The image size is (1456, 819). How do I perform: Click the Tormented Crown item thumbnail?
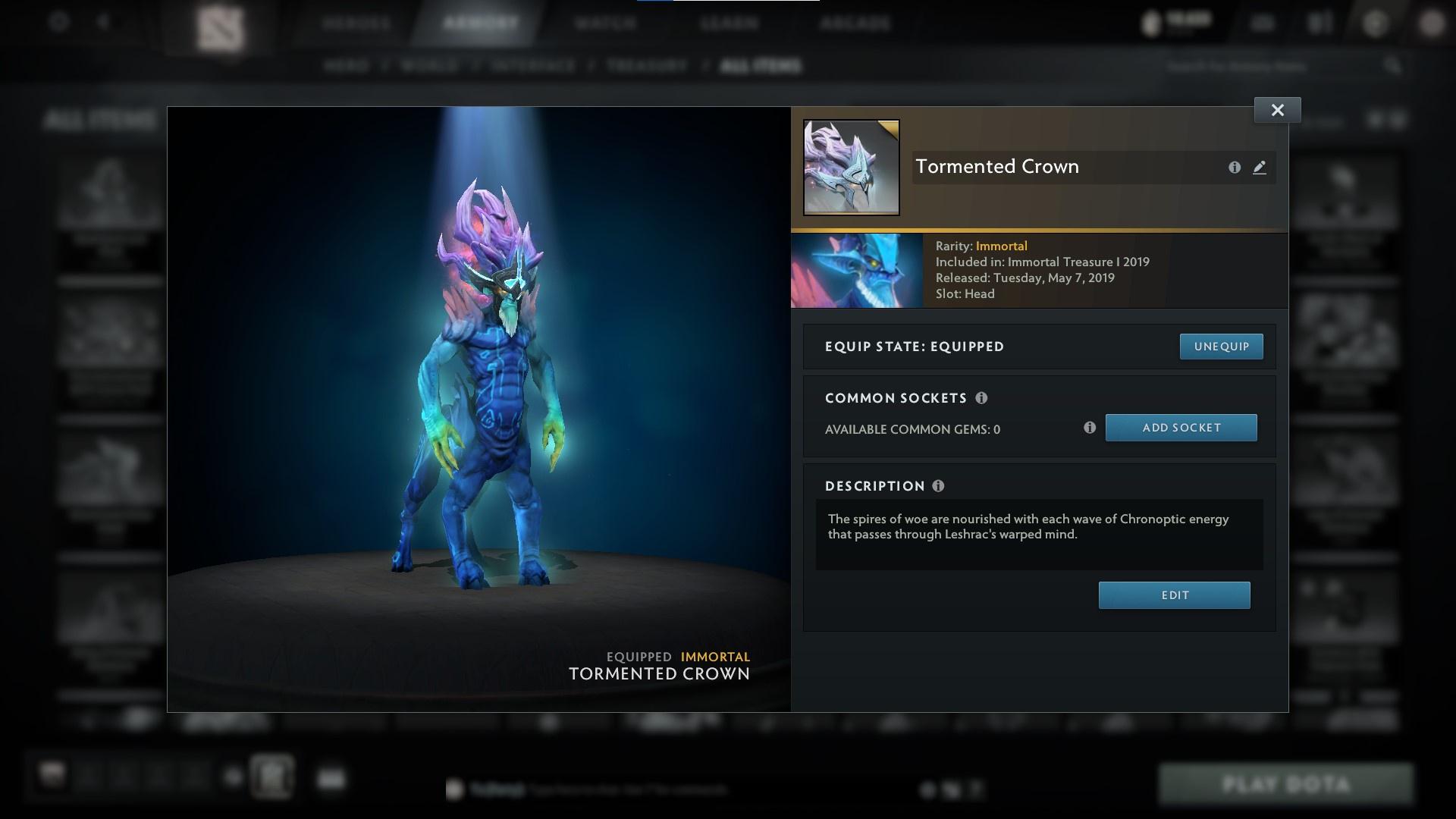coord(851,168)
